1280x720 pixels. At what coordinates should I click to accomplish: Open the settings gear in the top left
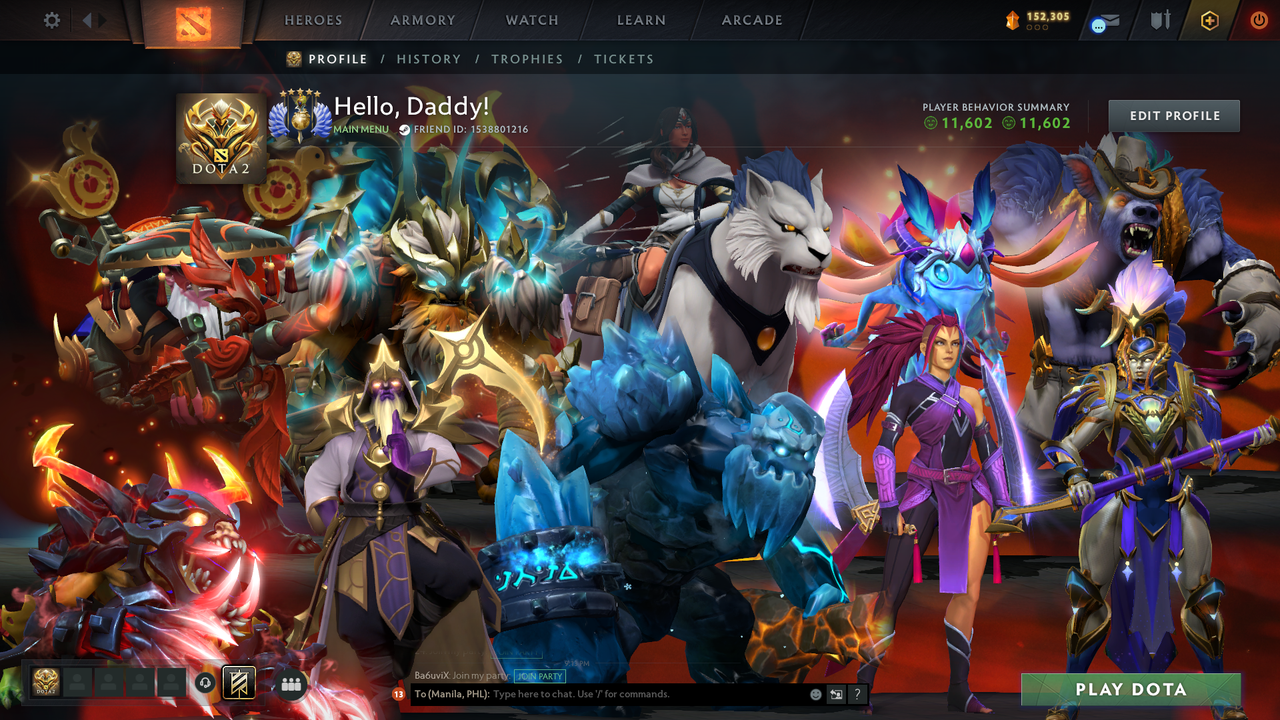pyautogui.click(x=52, y=20)
